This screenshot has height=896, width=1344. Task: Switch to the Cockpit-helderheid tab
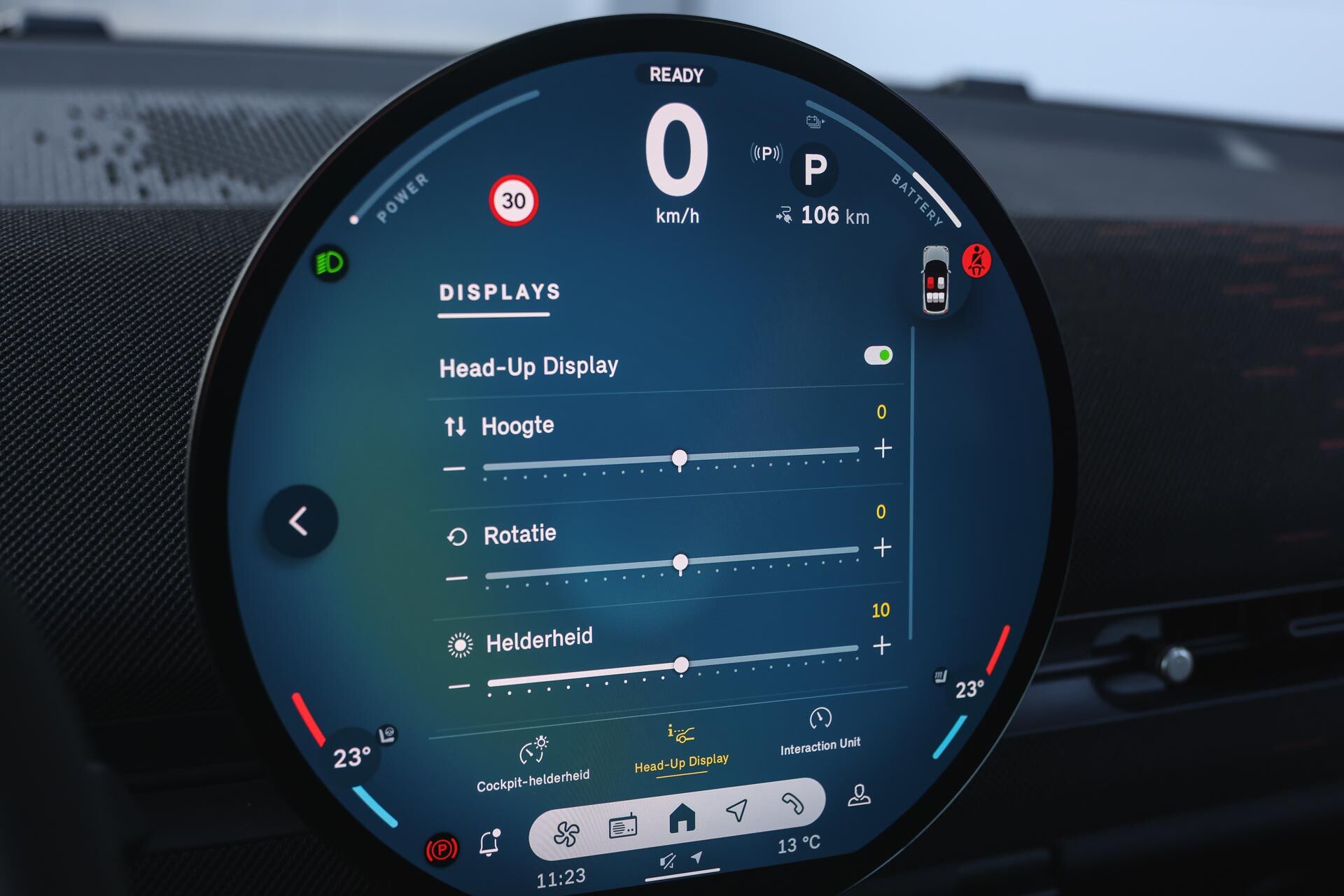(533, 764)
